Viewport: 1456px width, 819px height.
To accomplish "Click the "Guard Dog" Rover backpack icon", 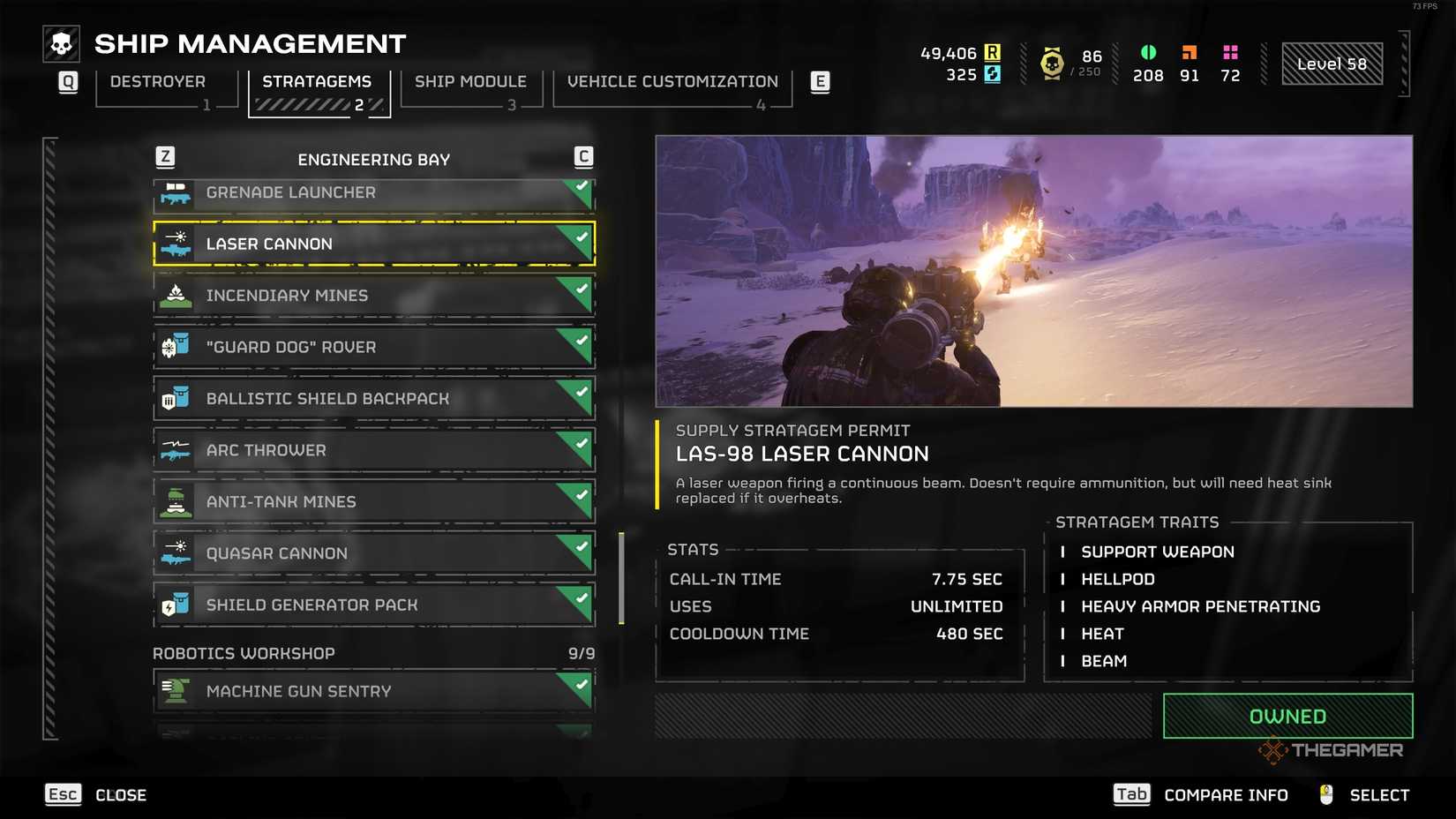I will (x=176, y=346).
